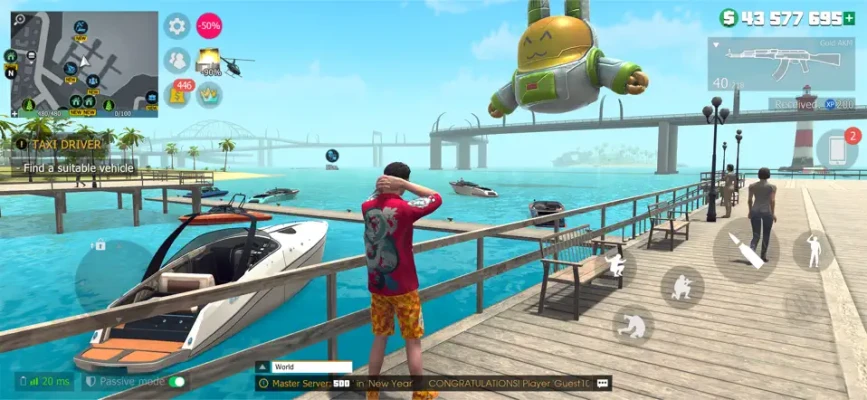Open the gear settings menu

(177, 26)
